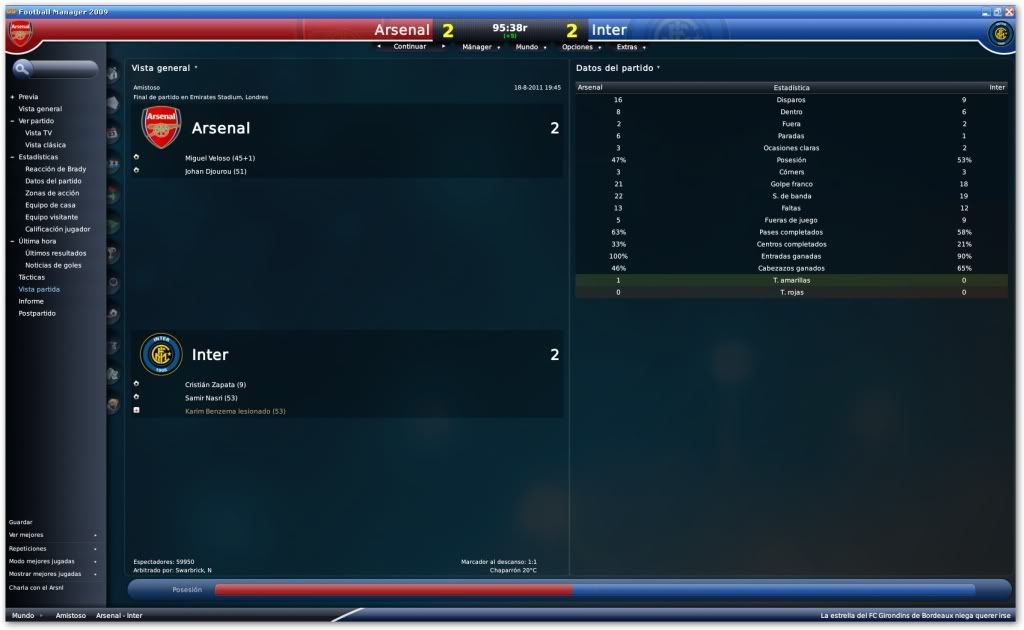
Task: Switch to Vista TV match view
Action: pos(39,133)
